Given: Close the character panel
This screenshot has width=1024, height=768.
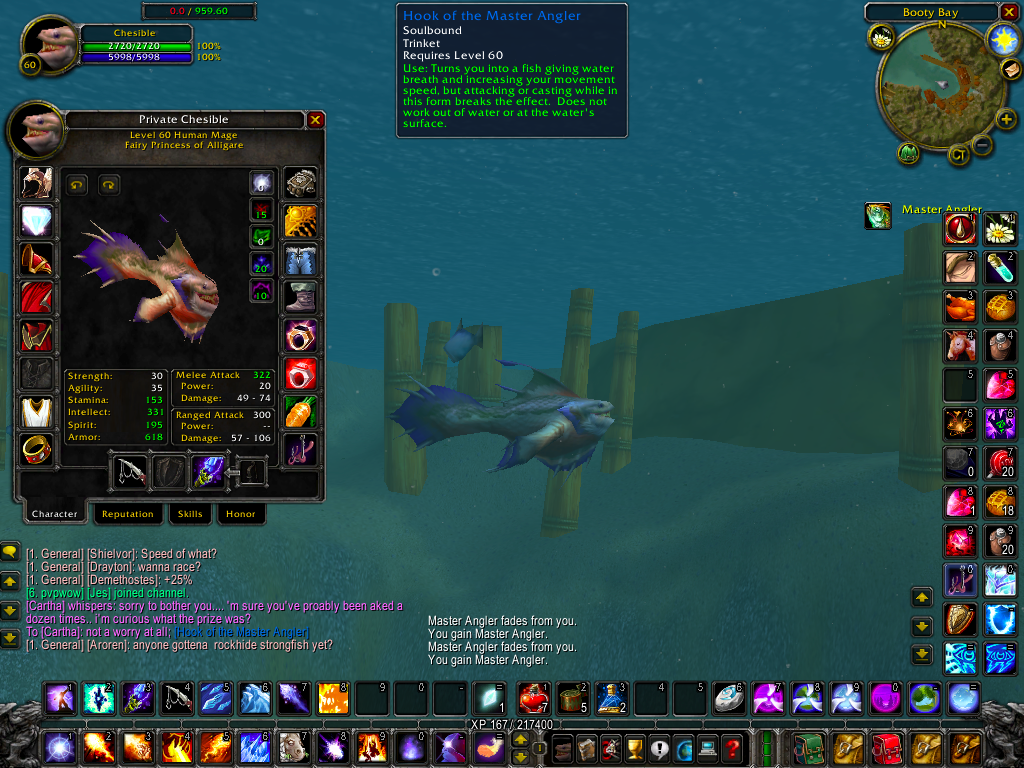Looking at the screenshot, I should point(315,120).
